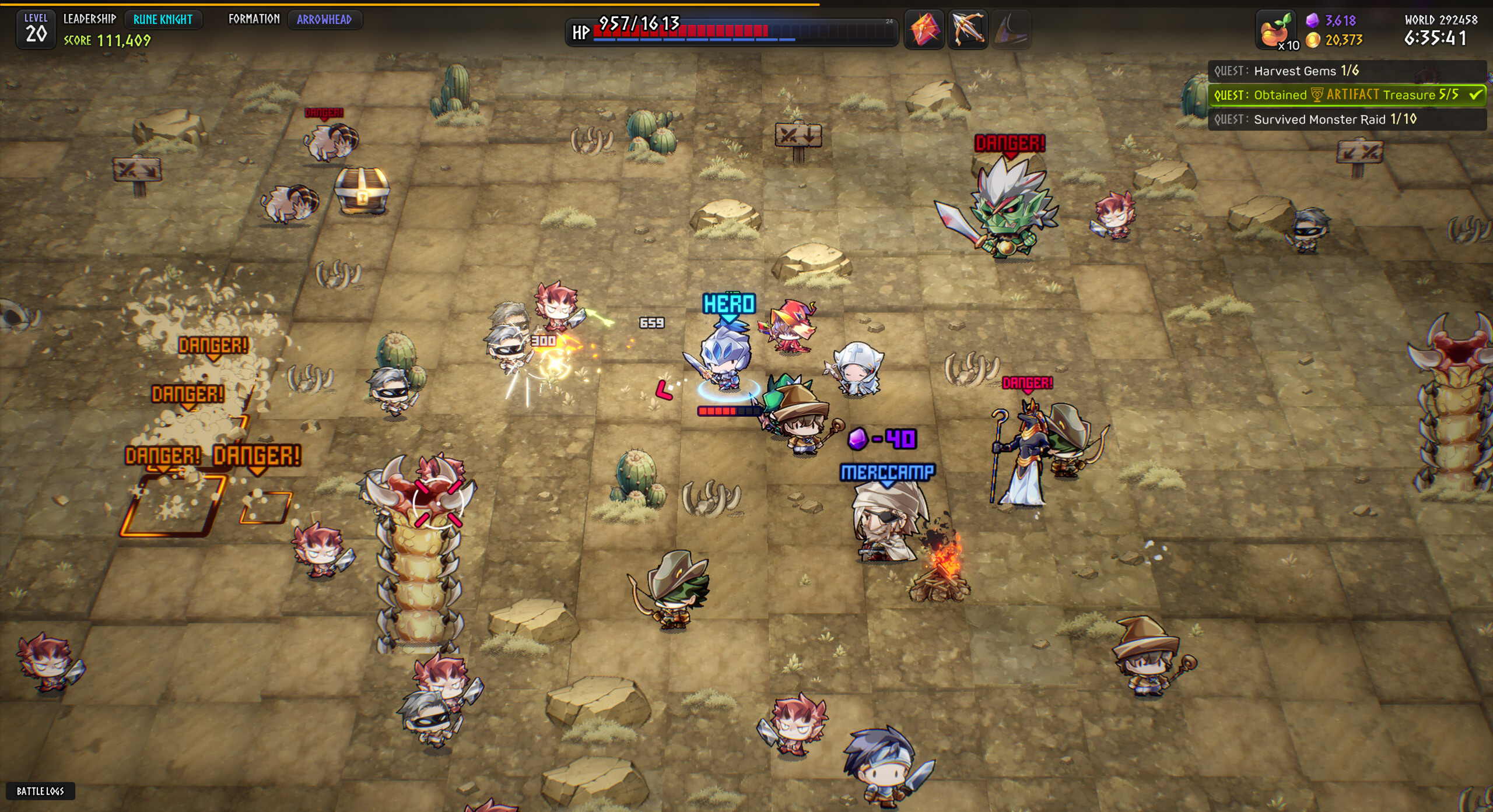
Task: Toggle the green-highlighted ARTIFACT Treasure quest
Action: click(1341, 94)
